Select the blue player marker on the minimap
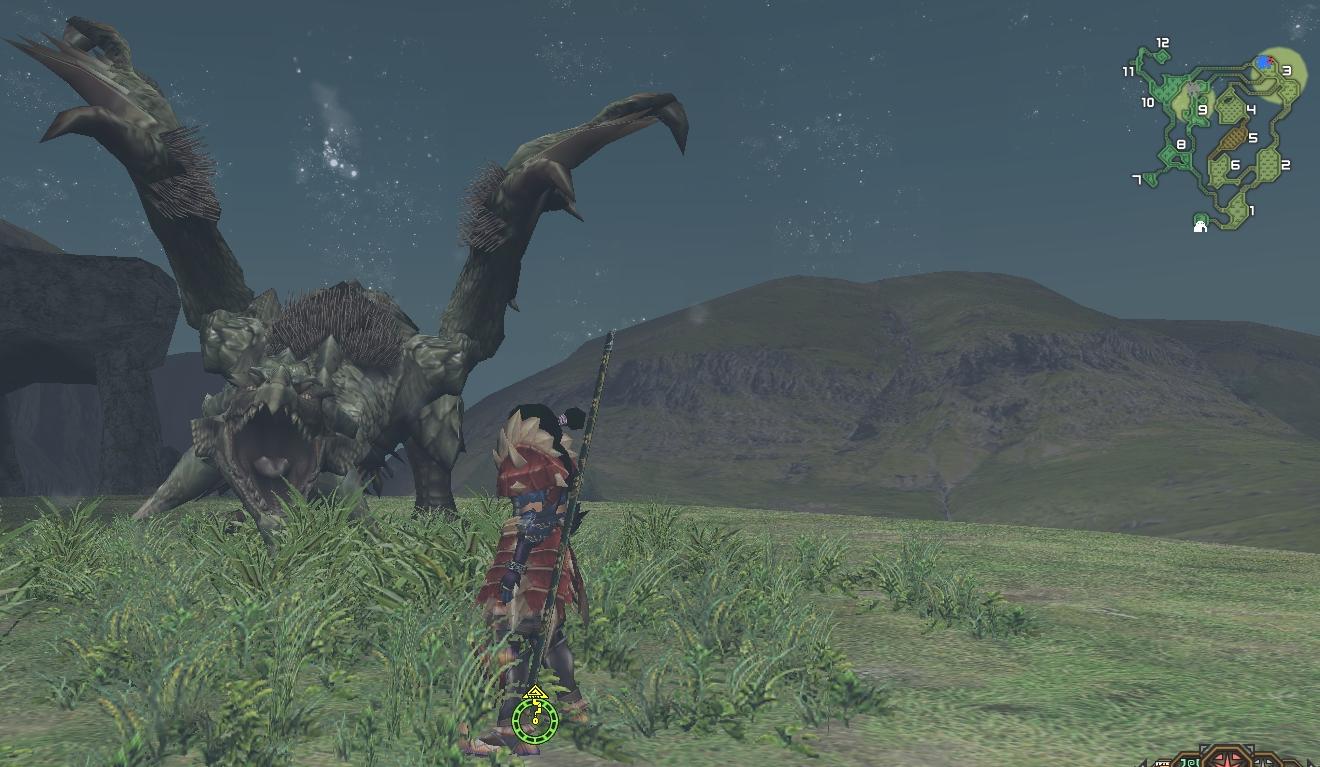 point(1264,62)
